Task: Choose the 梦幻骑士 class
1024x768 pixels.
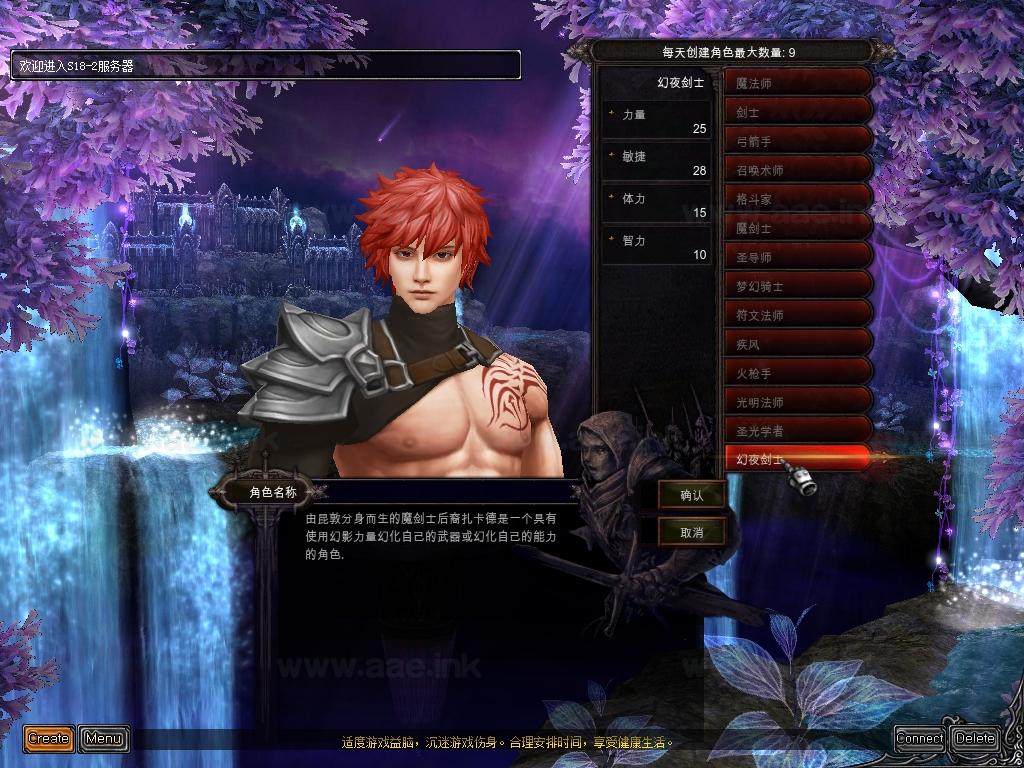Action: (798, 286)
